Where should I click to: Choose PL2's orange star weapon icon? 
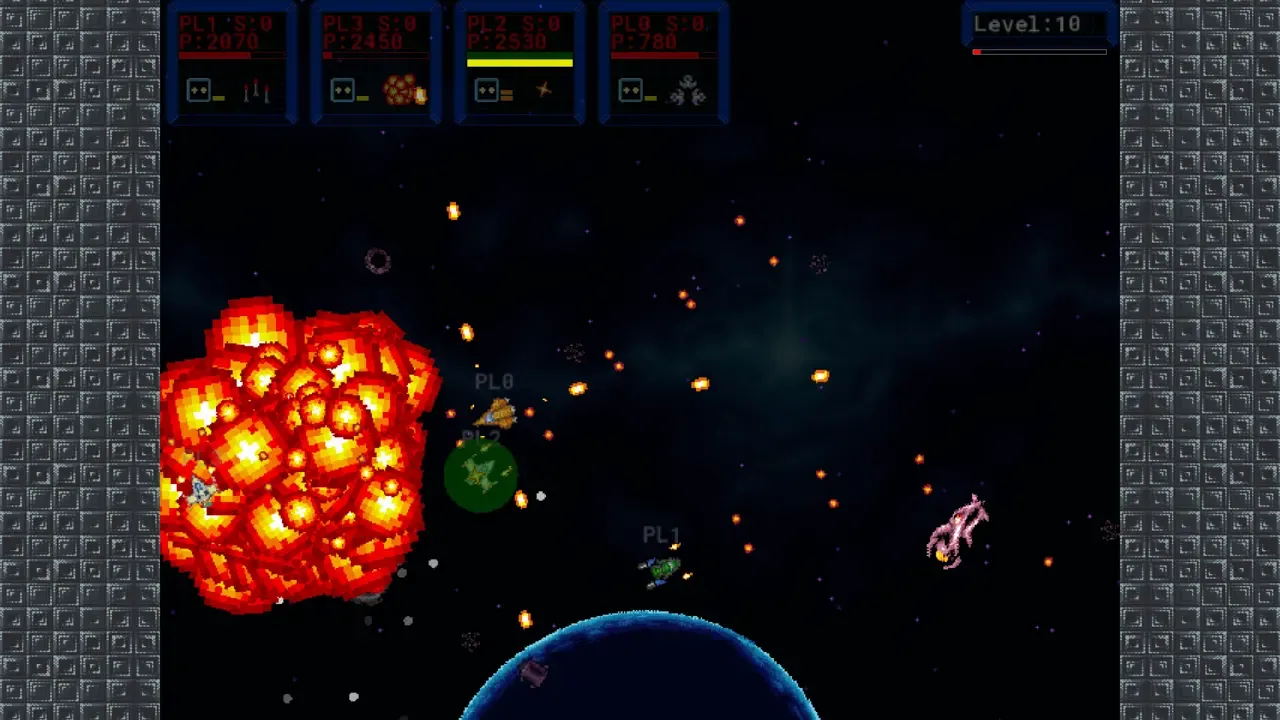pyautogui.click(x=543, y=91)
